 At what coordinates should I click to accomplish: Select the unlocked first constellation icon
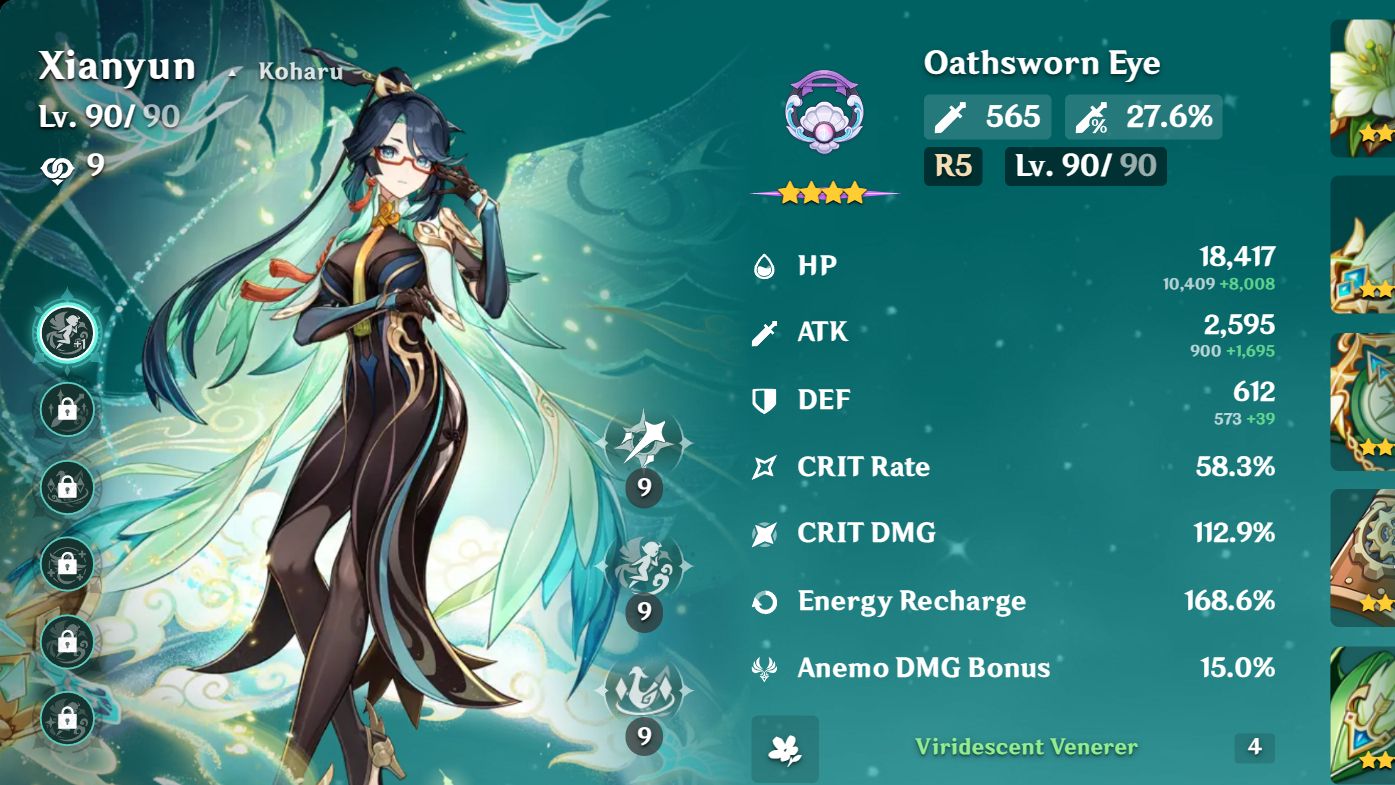67,334
